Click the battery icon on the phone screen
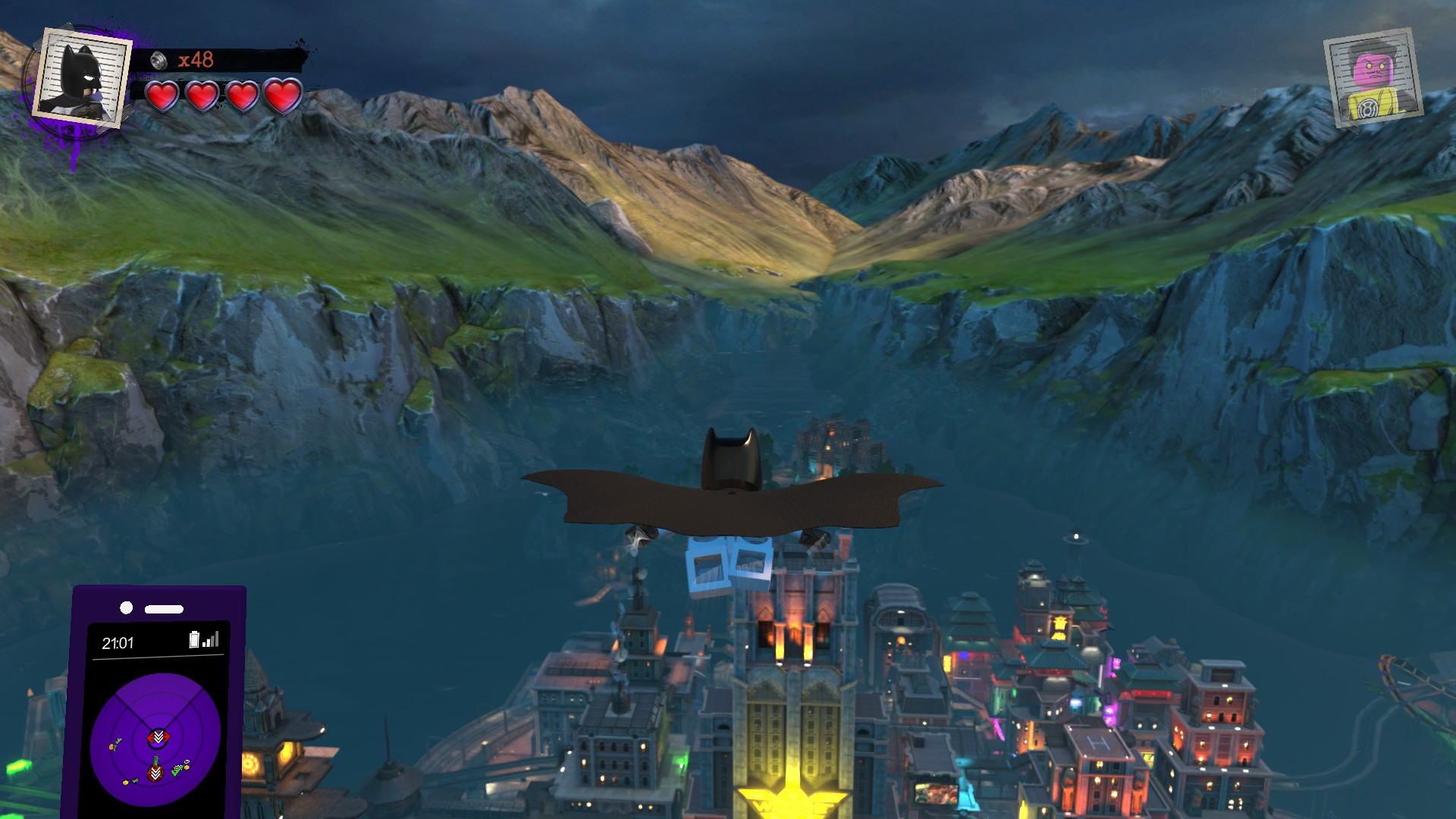Screen dimensions: 1456x819 tap(194, 639)
